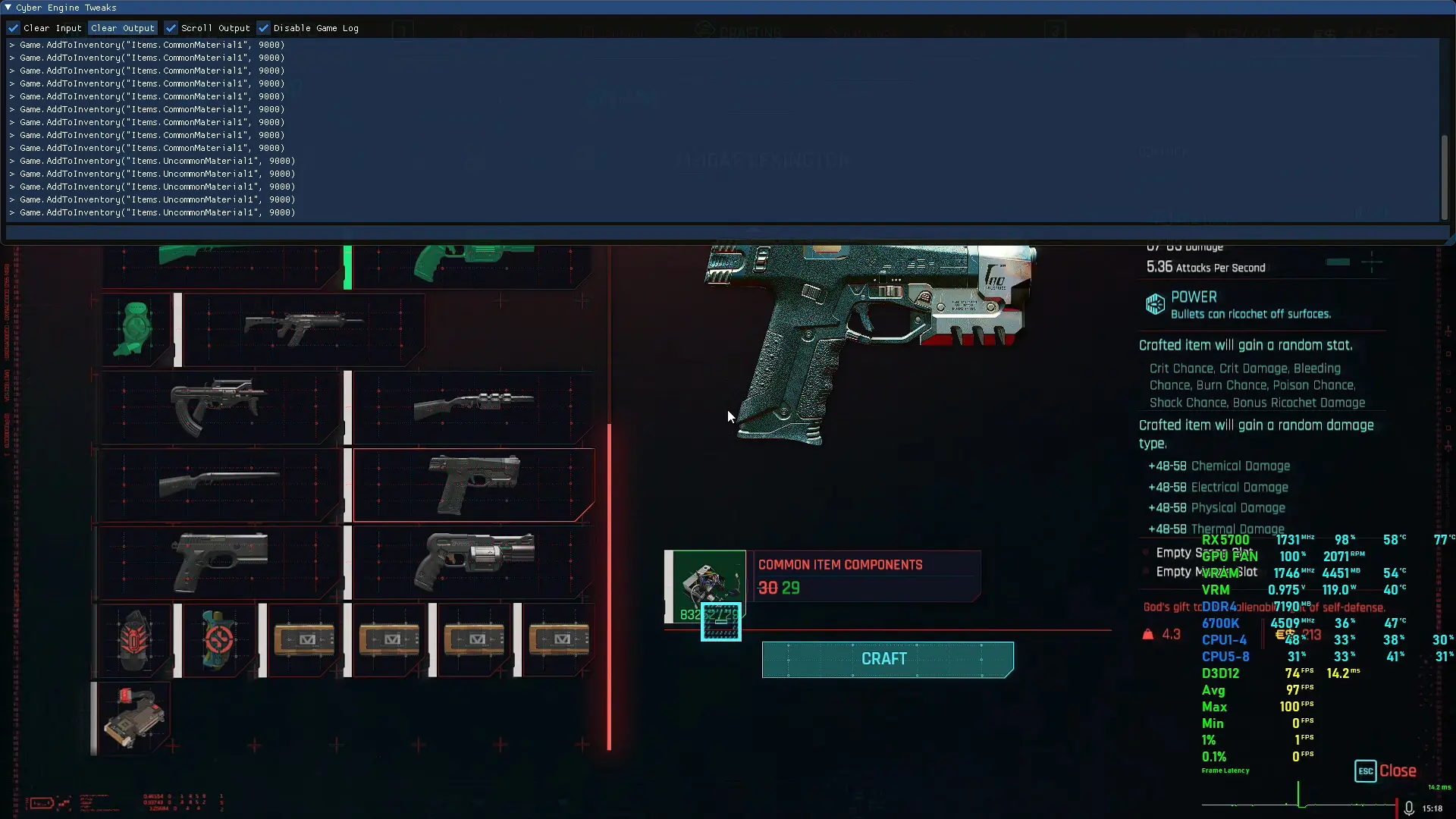Viewport: 1456px width, 819px height.
Task: Collapse the Cyber Engine Tweaks console
Action: (7, 8)
